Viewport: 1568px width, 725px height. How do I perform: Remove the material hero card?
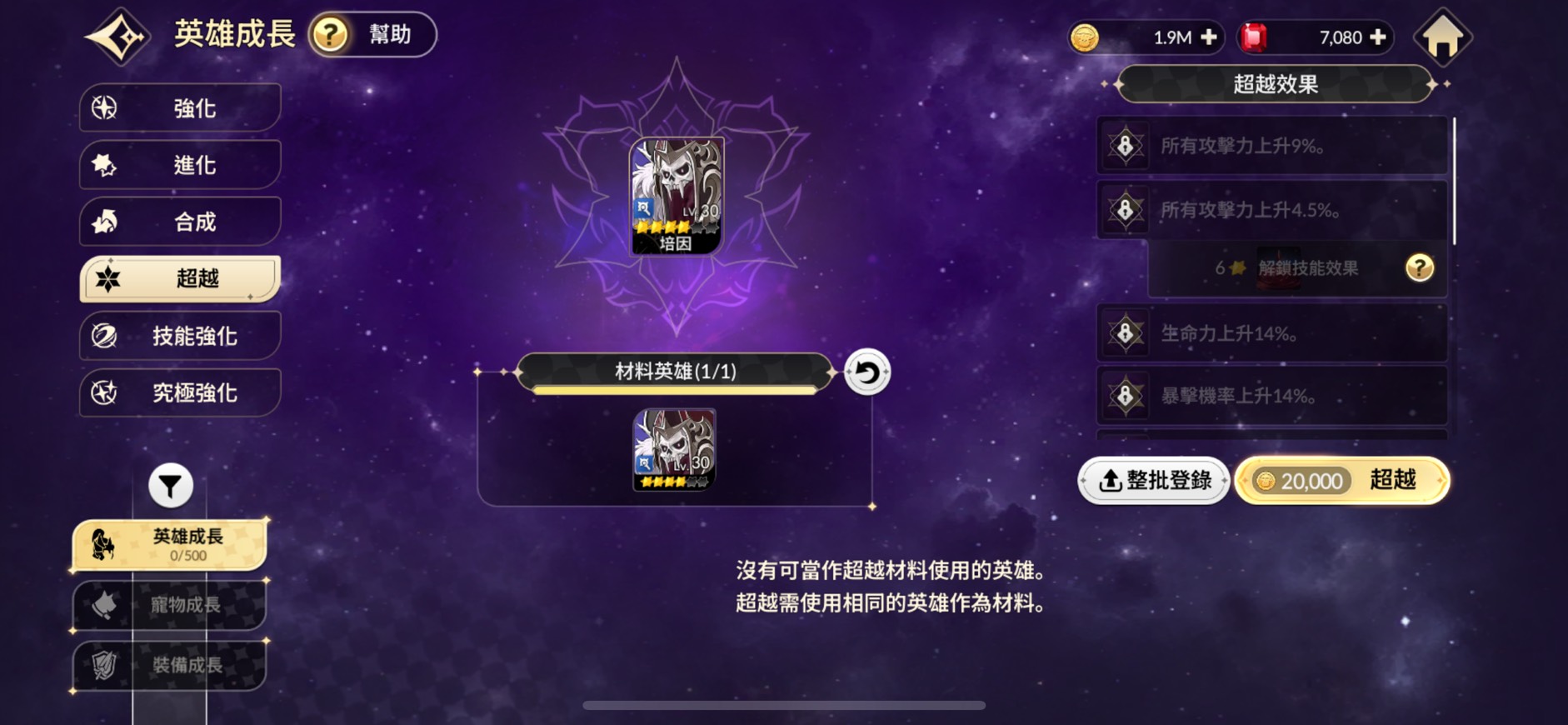(x=674, y=449)
